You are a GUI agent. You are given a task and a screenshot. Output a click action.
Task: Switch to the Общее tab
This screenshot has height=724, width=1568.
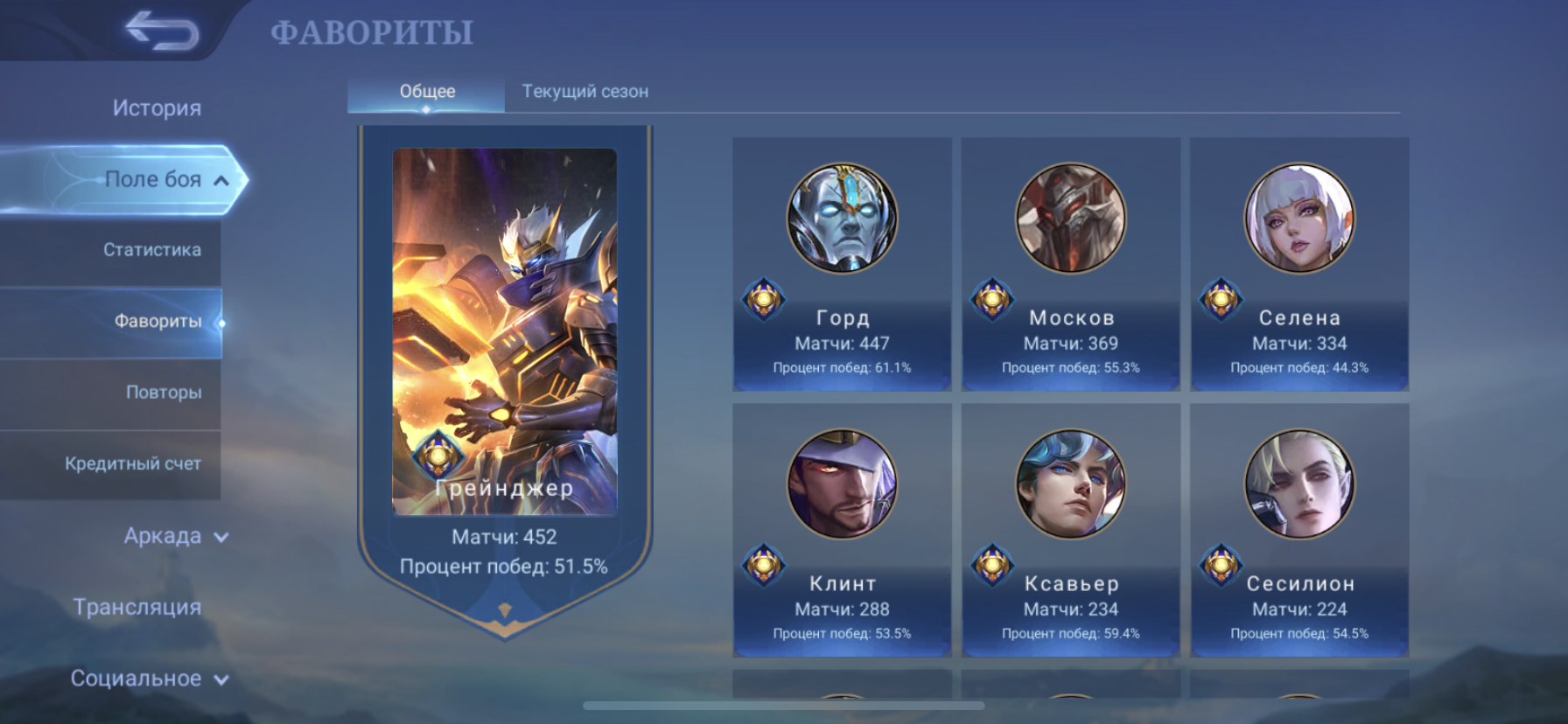click(427, 92)
